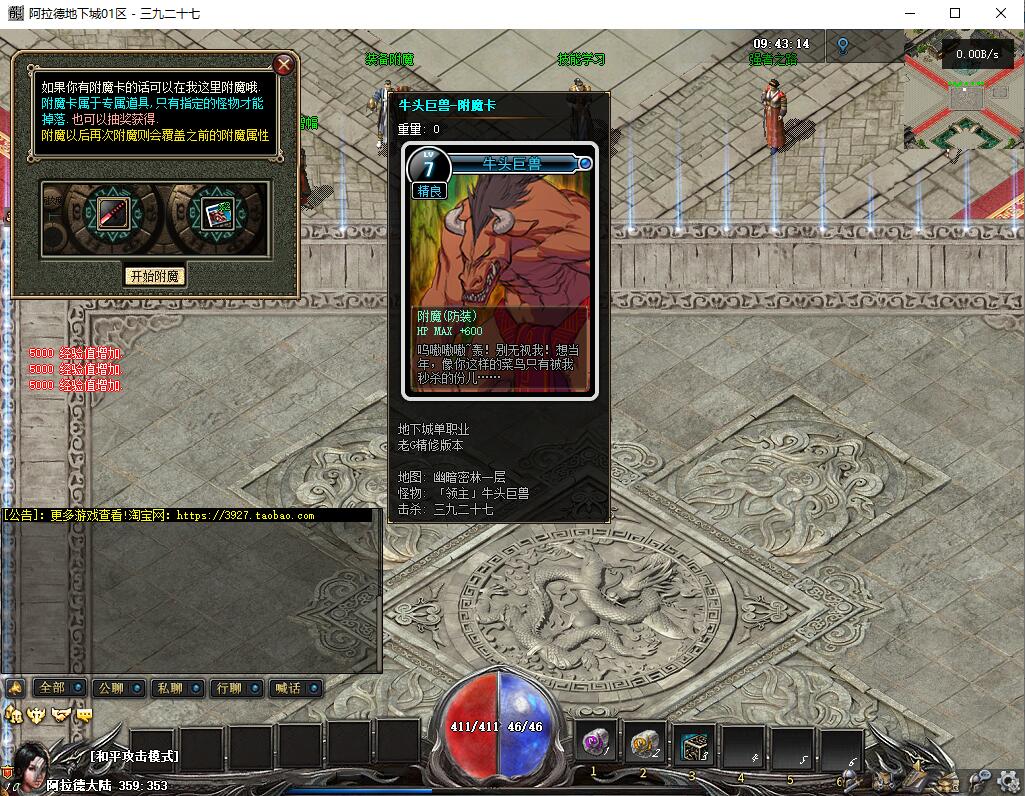
Task: Click the minimap in the top-right corner
Action: pos(963,95)
